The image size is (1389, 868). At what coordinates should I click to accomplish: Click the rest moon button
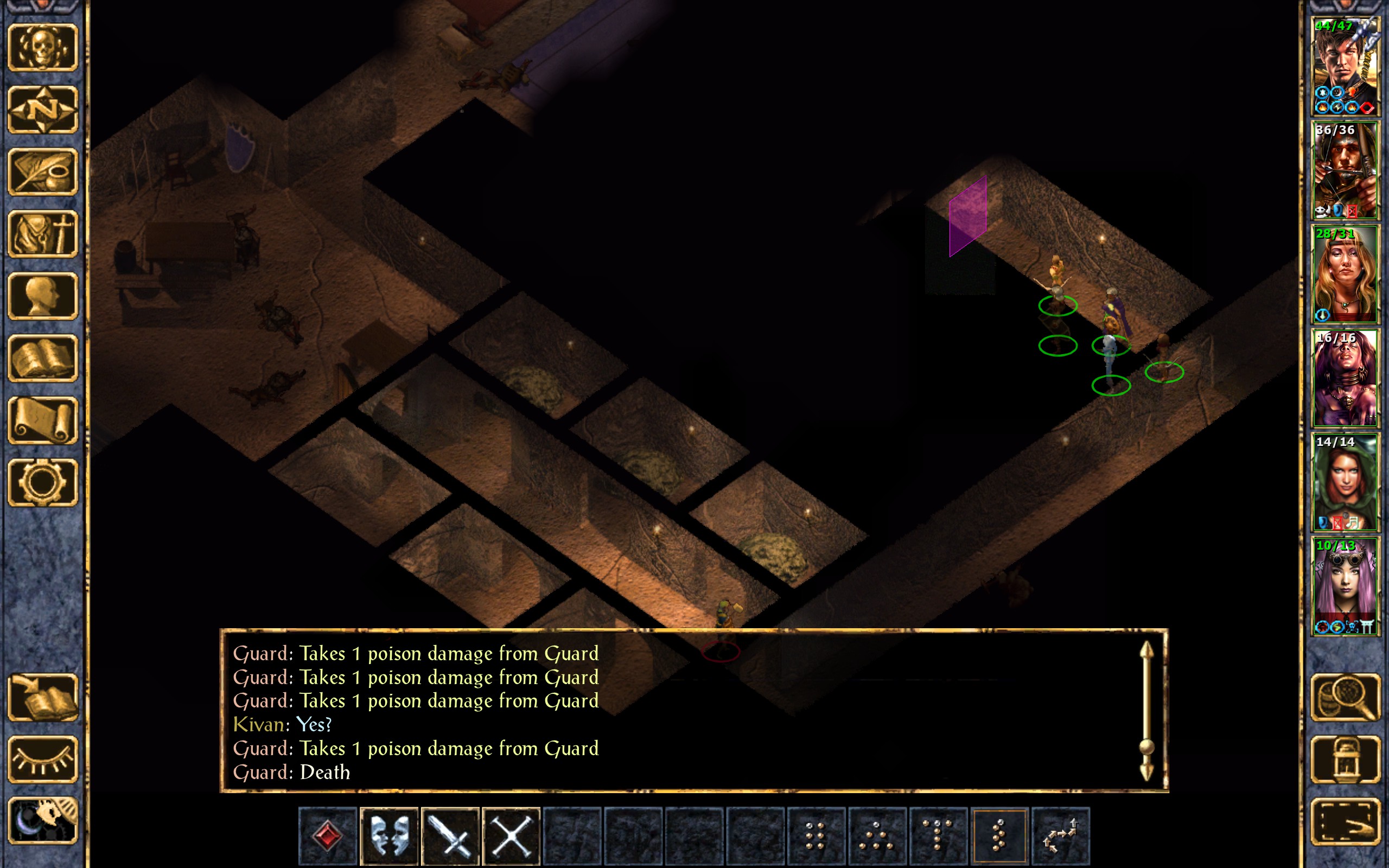(43, 821)
